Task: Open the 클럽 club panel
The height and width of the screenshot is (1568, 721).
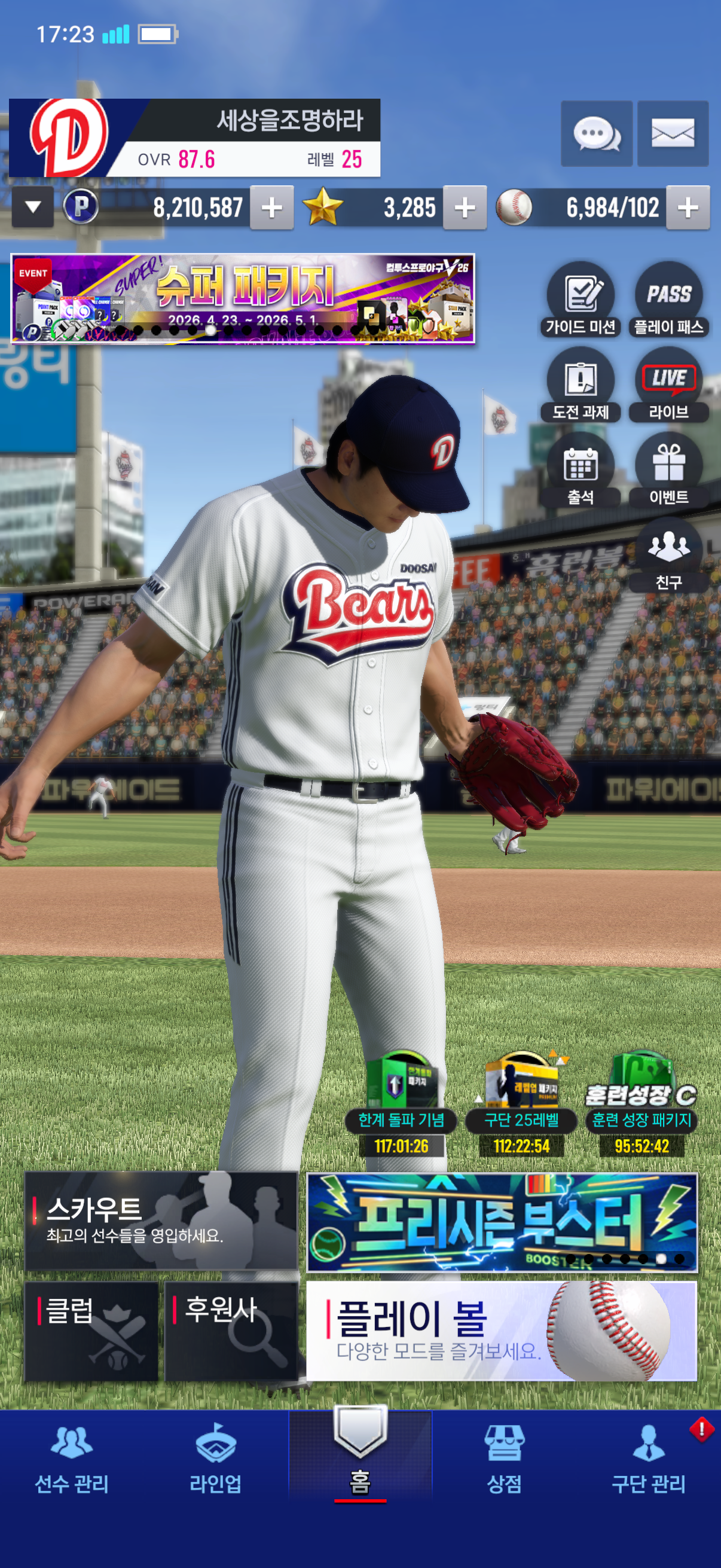Action: coord(91,1331)
